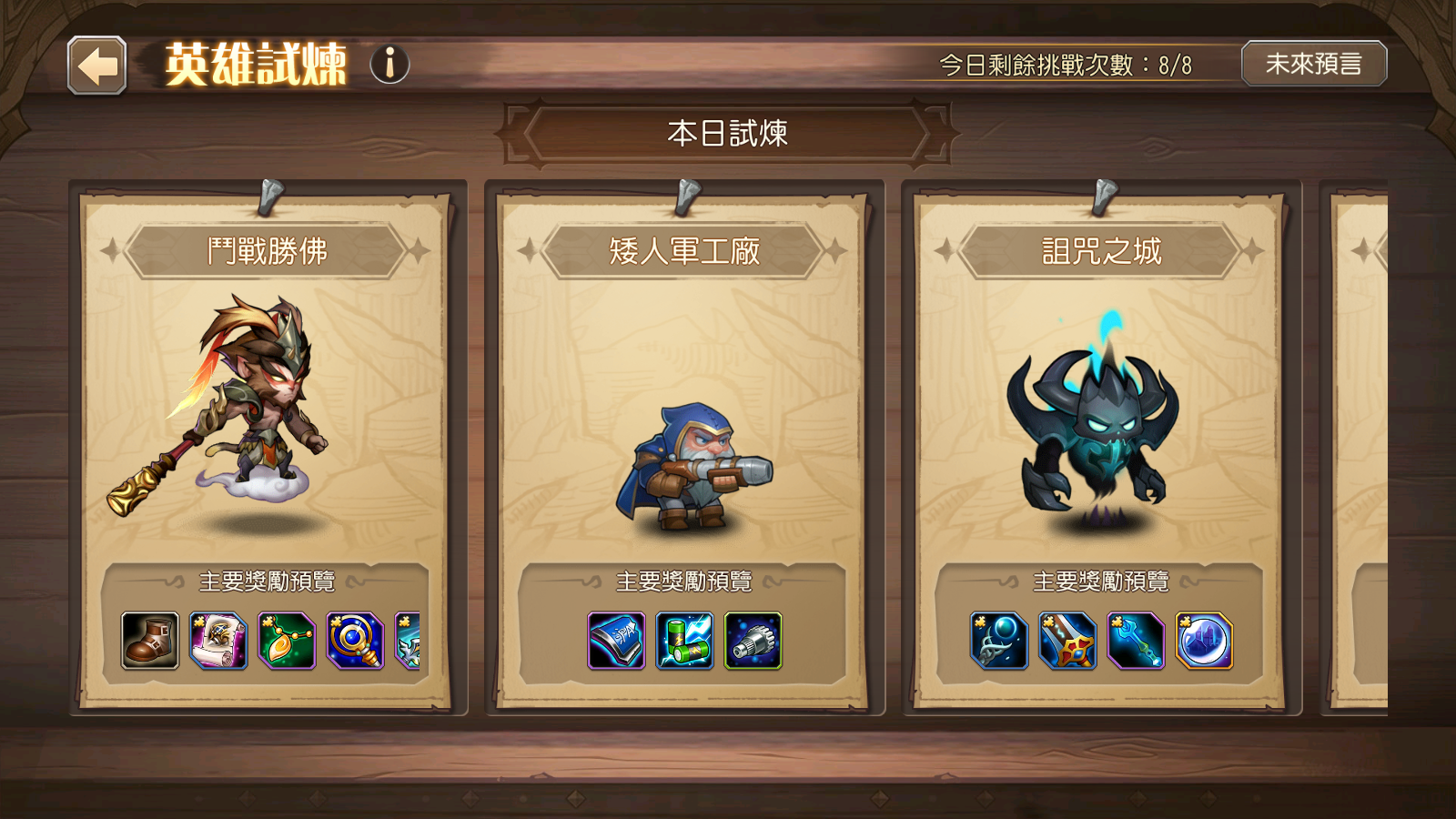This screenshot has width=1456, height=819.
Task: Click the 未來預言 button
Action: coord(1314,65)
